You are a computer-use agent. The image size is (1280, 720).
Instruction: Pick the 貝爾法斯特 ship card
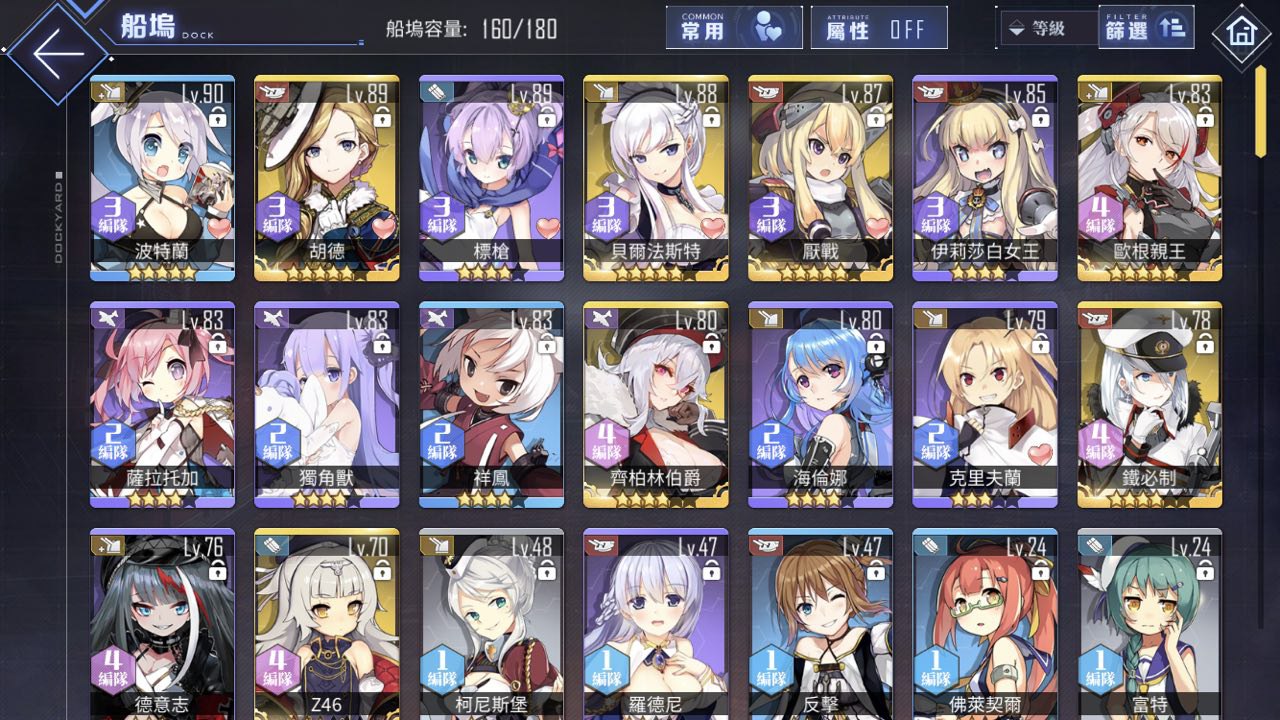656,178
